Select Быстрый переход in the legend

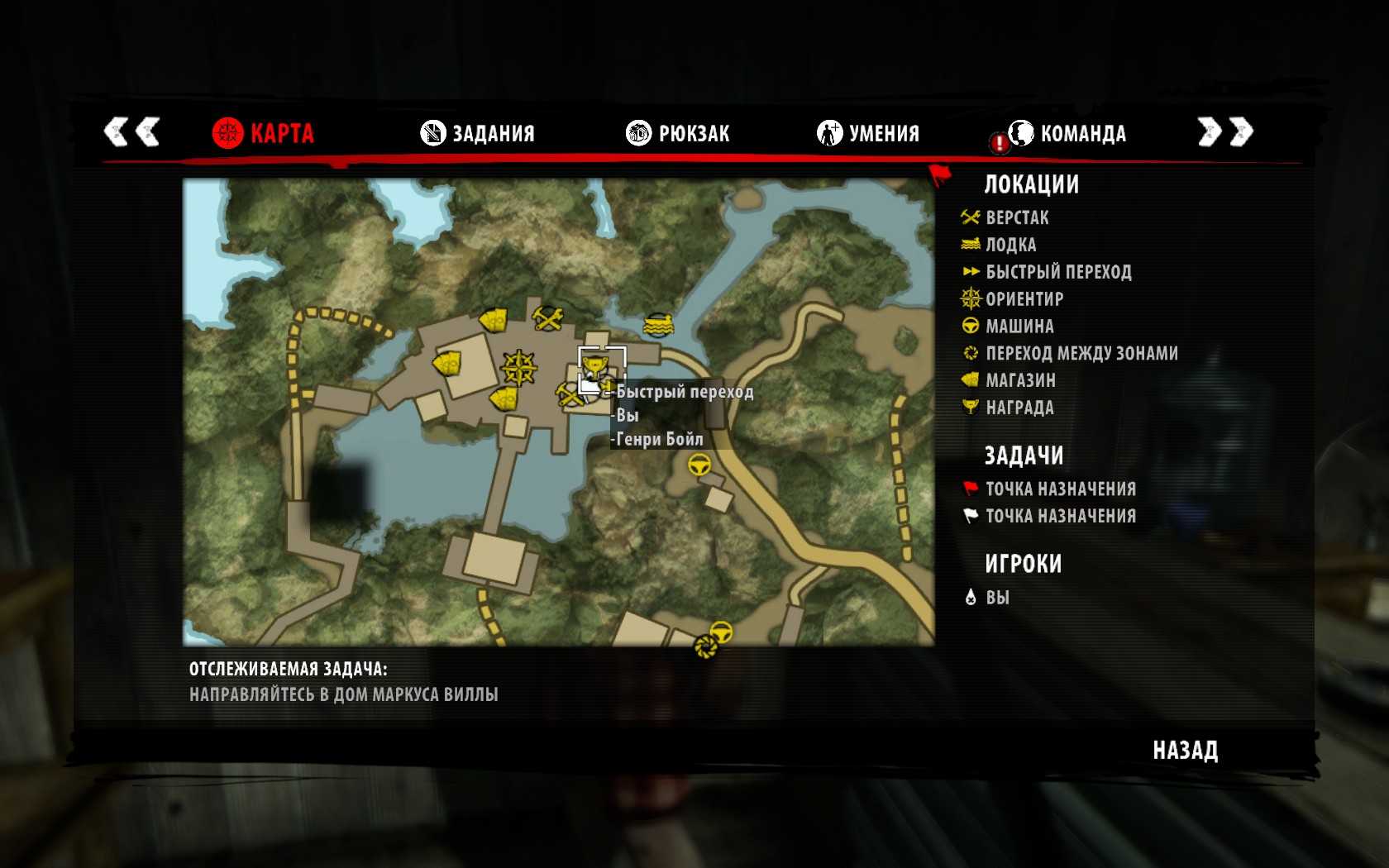click(1057, 272)
